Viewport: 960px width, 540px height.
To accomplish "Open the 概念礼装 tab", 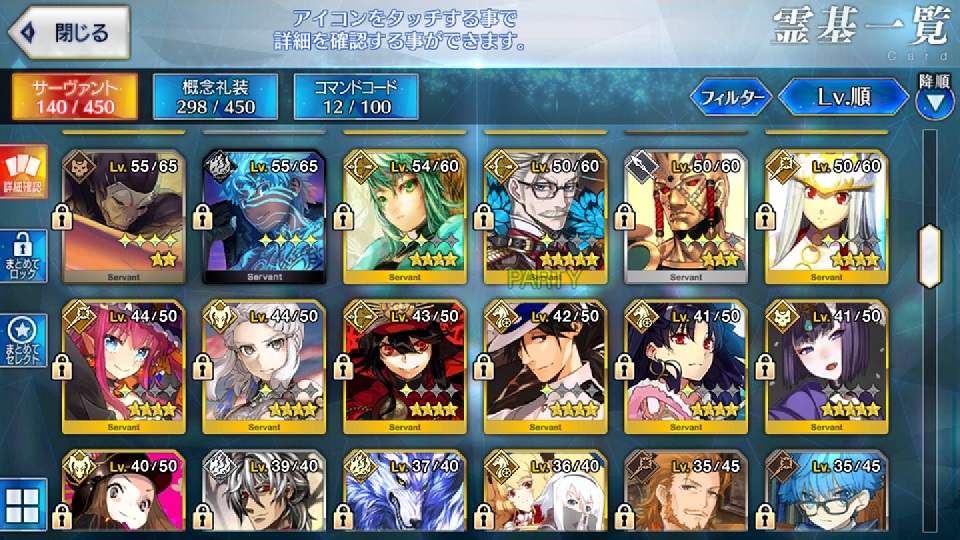I will [215, 96].
